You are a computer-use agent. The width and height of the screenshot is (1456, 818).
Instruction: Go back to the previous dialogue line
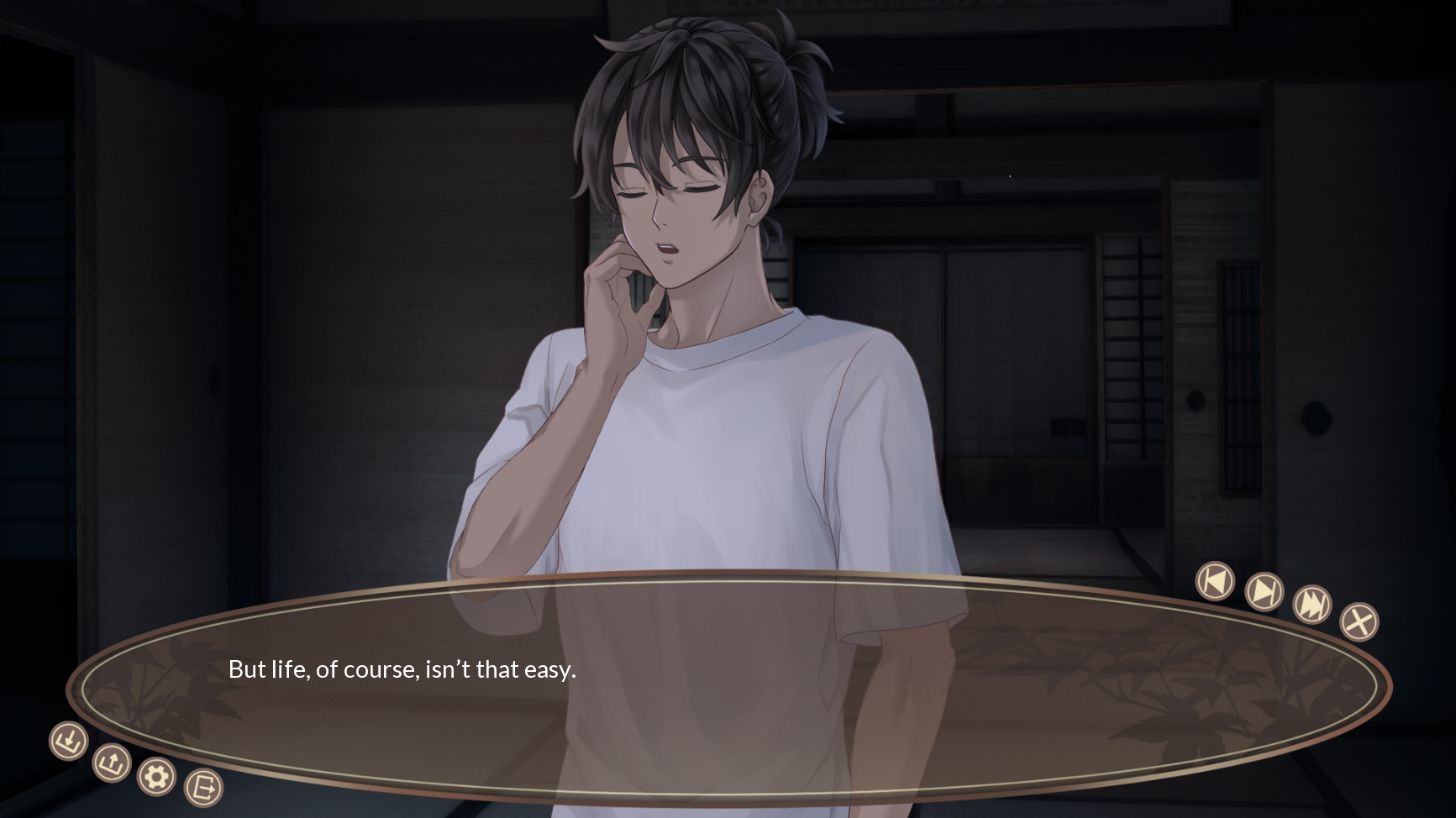[x=1215, y=580]
